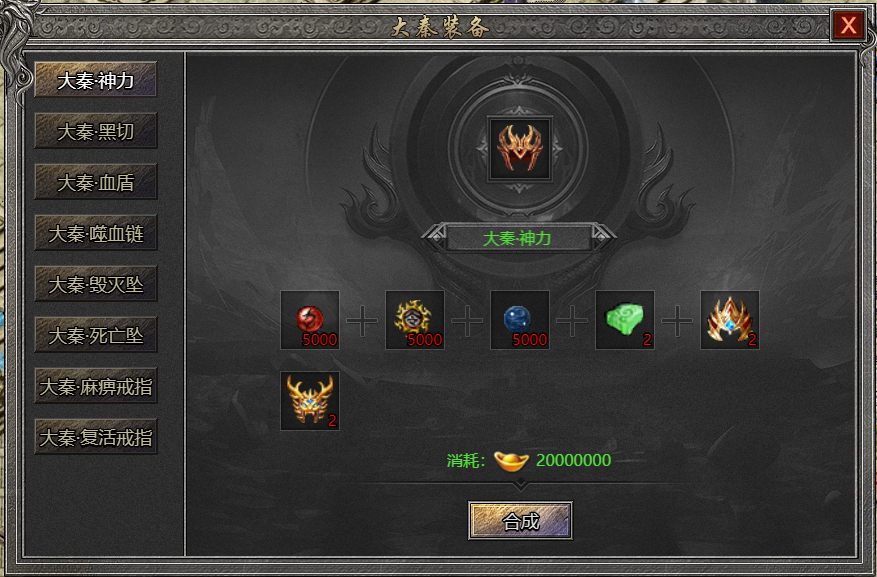Select the red orb material slot
Image resolution: width=877 pixels, height=577 pixels.
pos(310,320)
